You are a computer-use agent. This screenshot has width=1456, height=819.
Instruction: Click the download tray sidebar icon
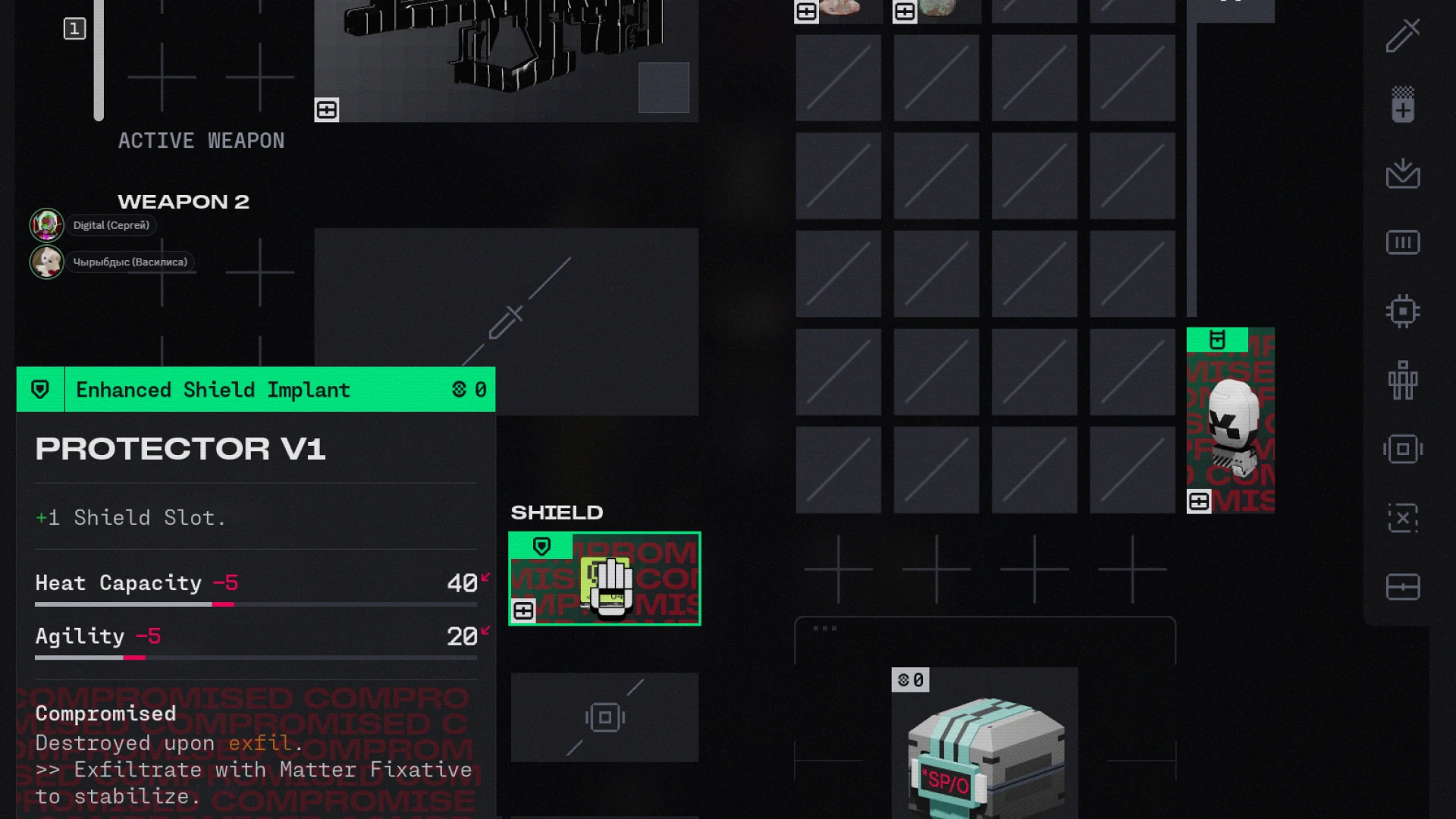[x=1402, y=174]
